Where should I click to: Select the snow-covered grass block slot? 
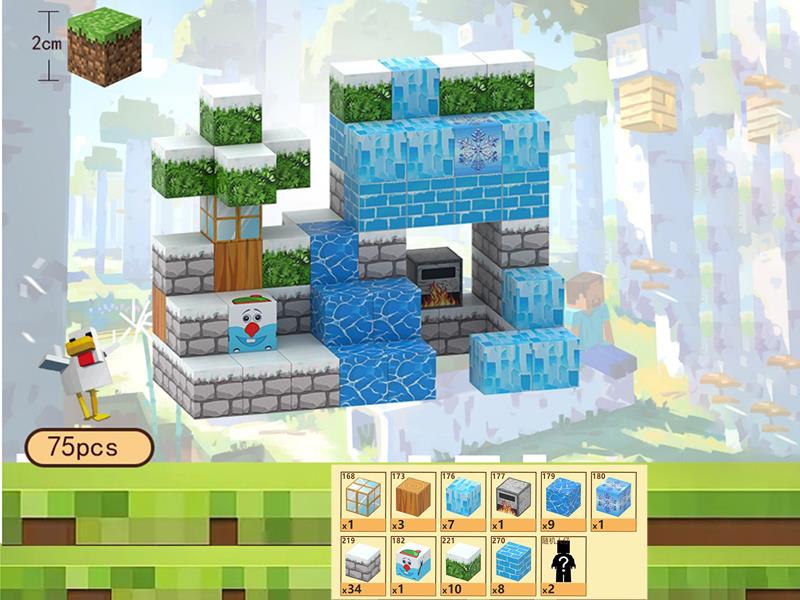pyautogui.click(x=462, y=565)
